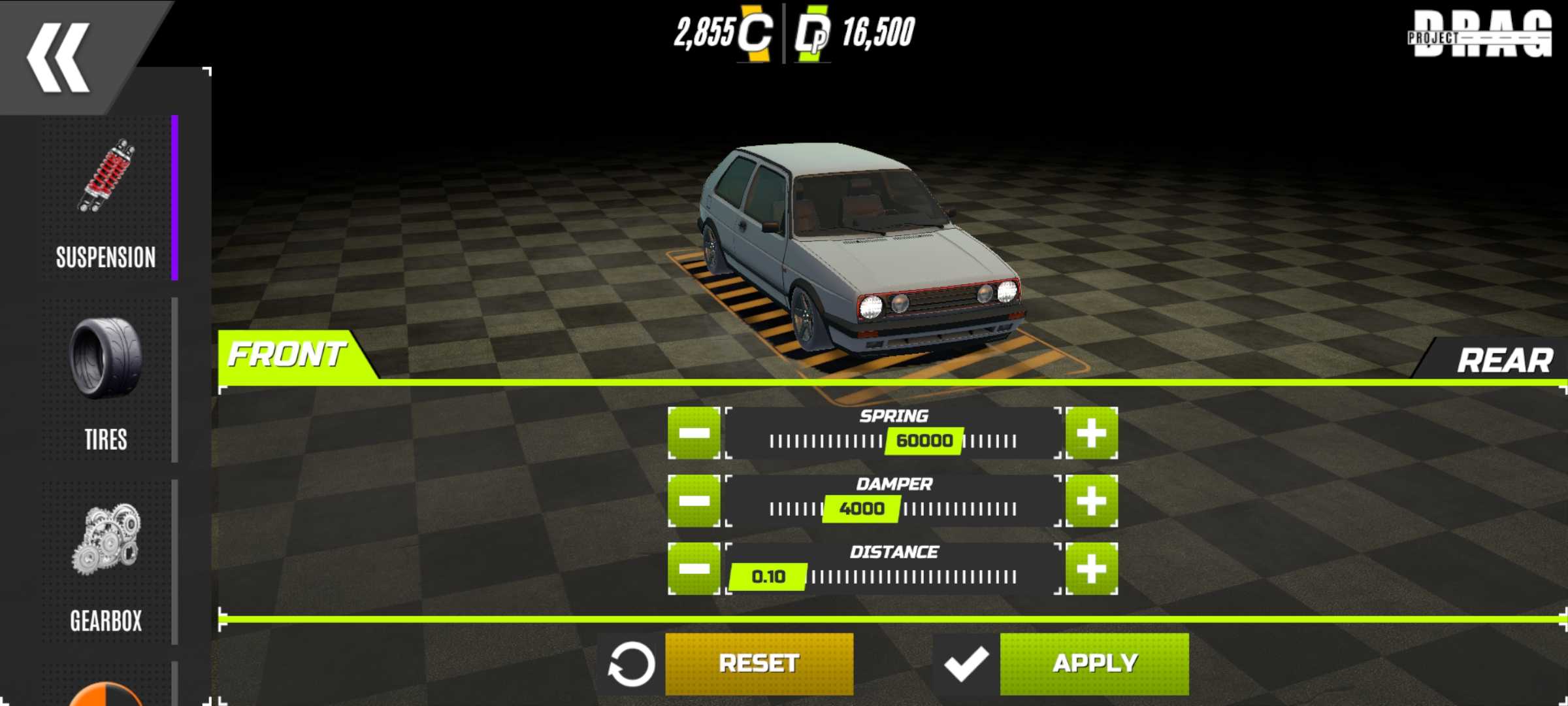This screenshot has height=706, width=1568.
Task: Select the Suspension category
Action: pyautogui.click(x=106, y=199)
